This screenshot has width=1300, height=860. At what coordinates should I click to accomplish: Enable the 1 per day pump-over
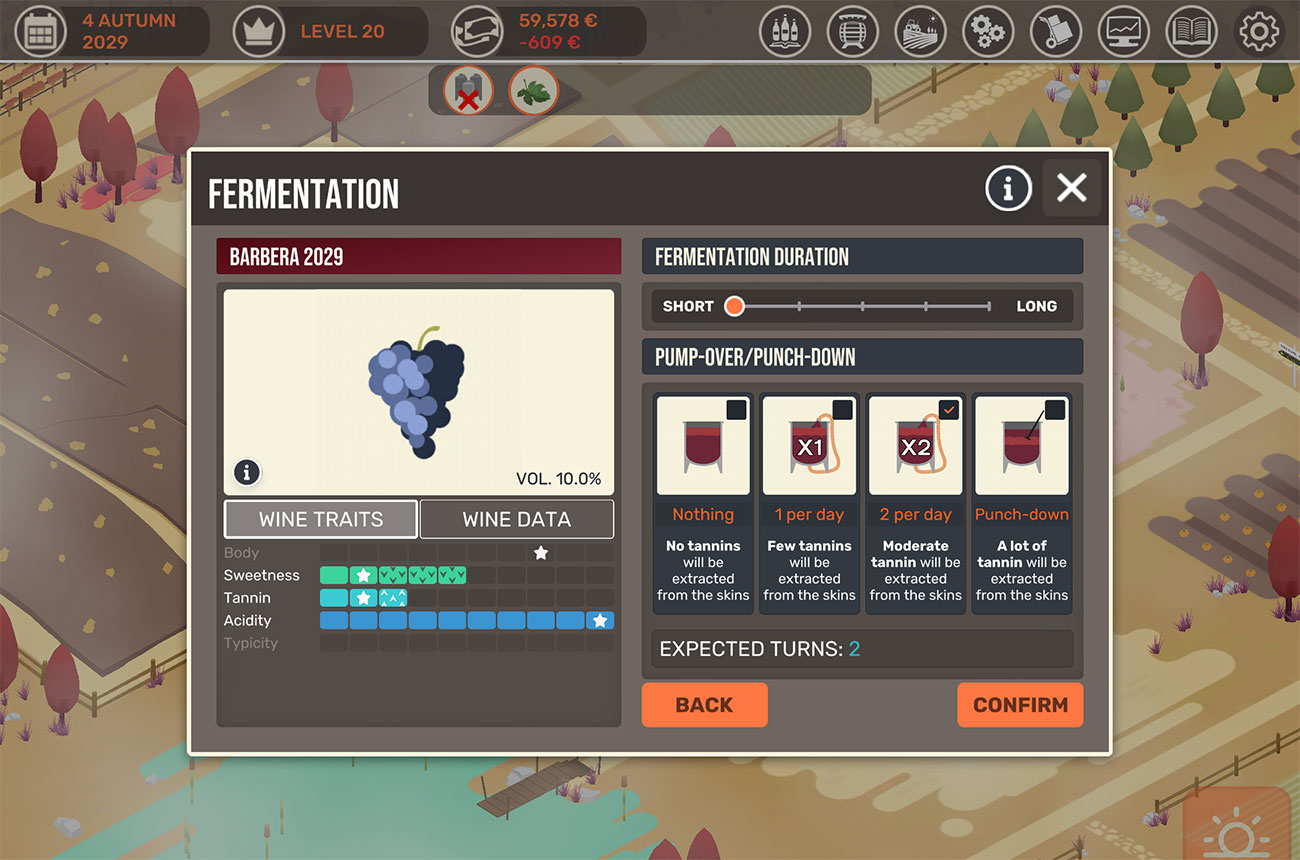(843, 409)
